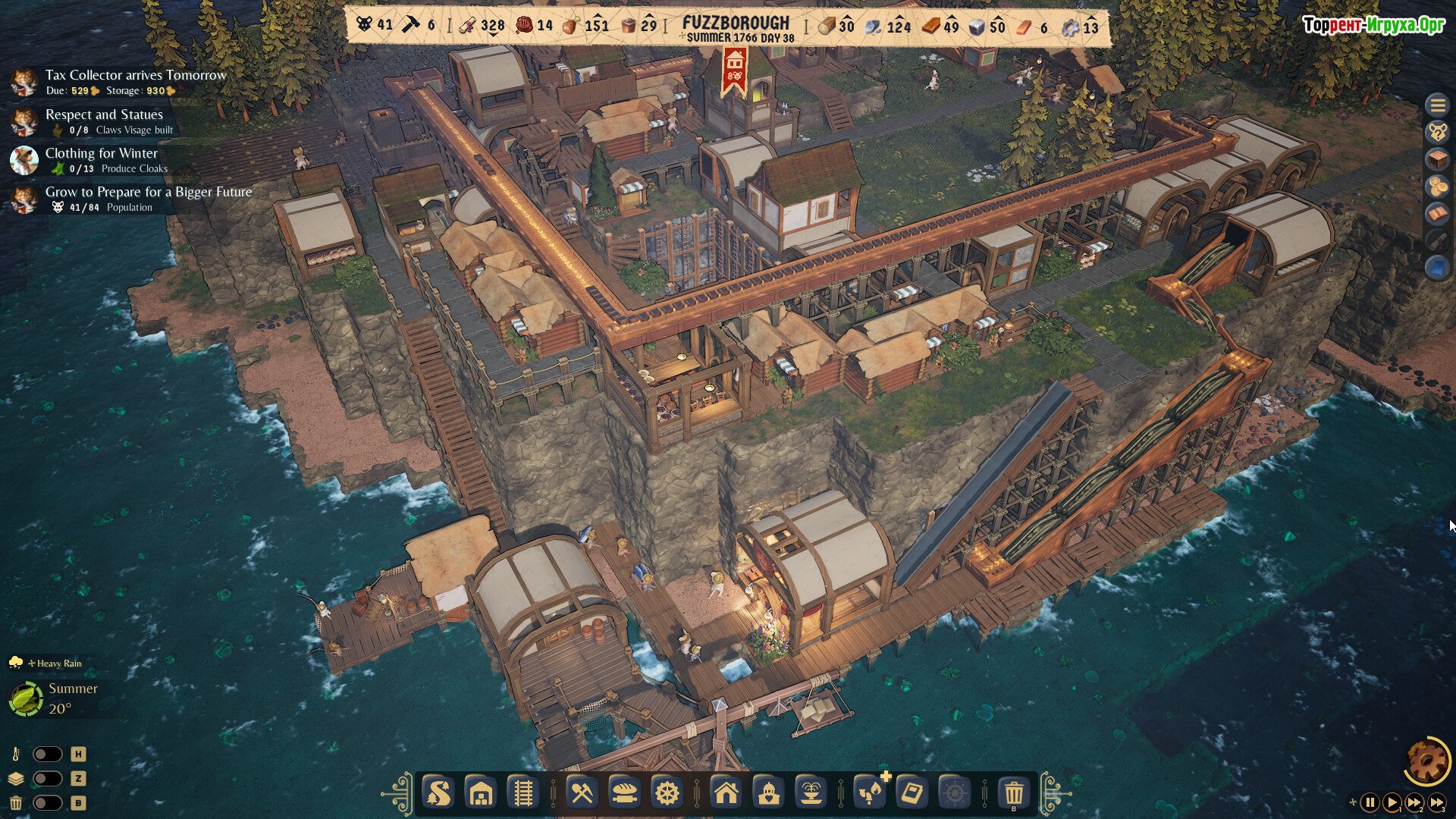This screenshot has width=1456, height=819.
Task: Open the bread food production category
Action: pyautogui.click(x=624, y=794)
